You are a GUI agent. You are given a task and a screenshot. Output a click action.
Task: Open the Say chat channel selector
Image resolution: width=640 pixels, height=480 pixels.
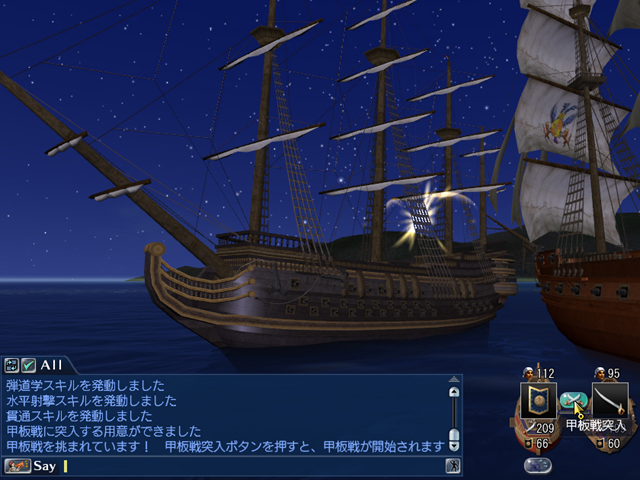point(18,466)
